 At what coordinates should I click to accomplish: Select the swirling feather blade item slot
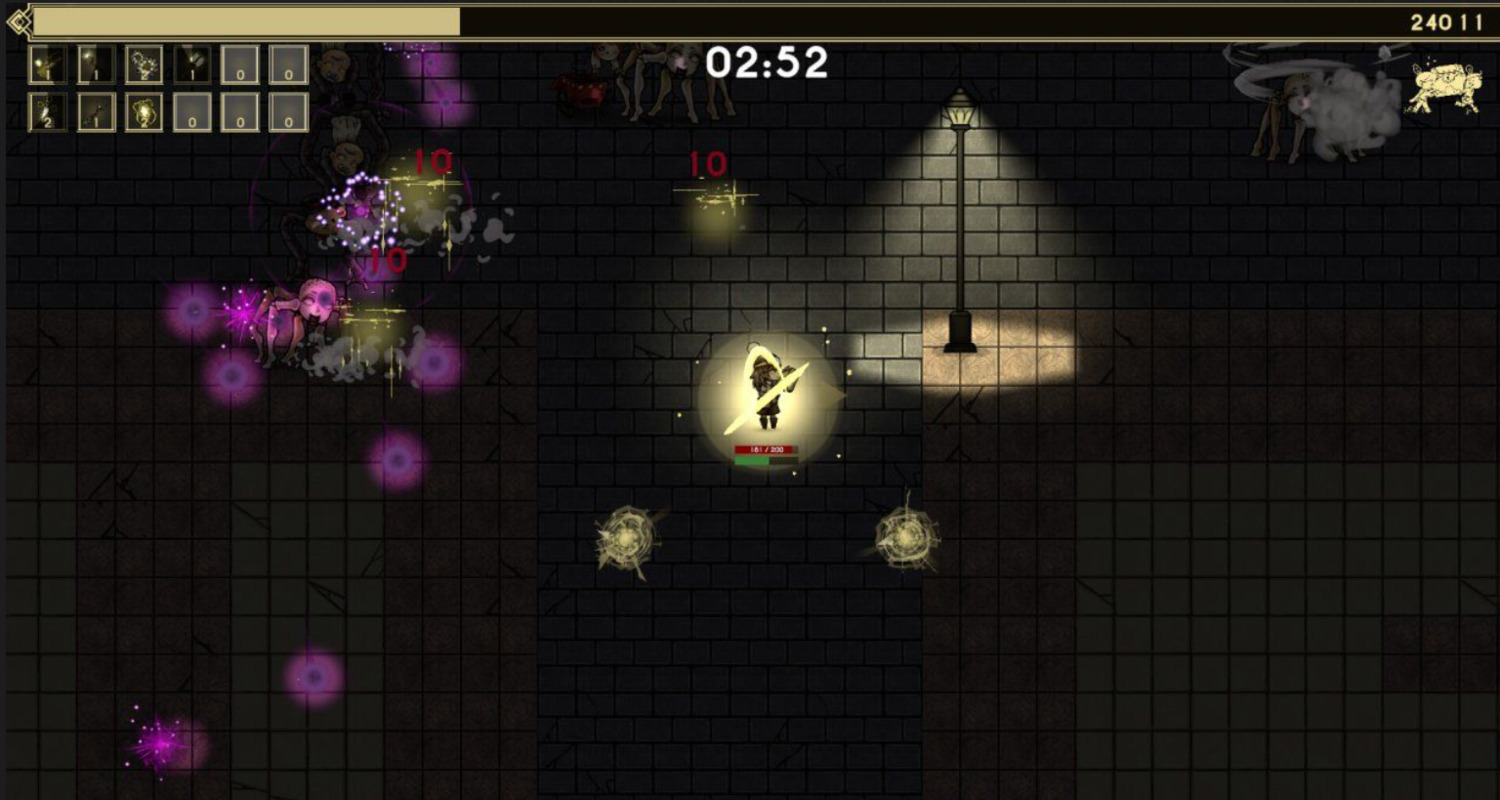coord(48,112)
